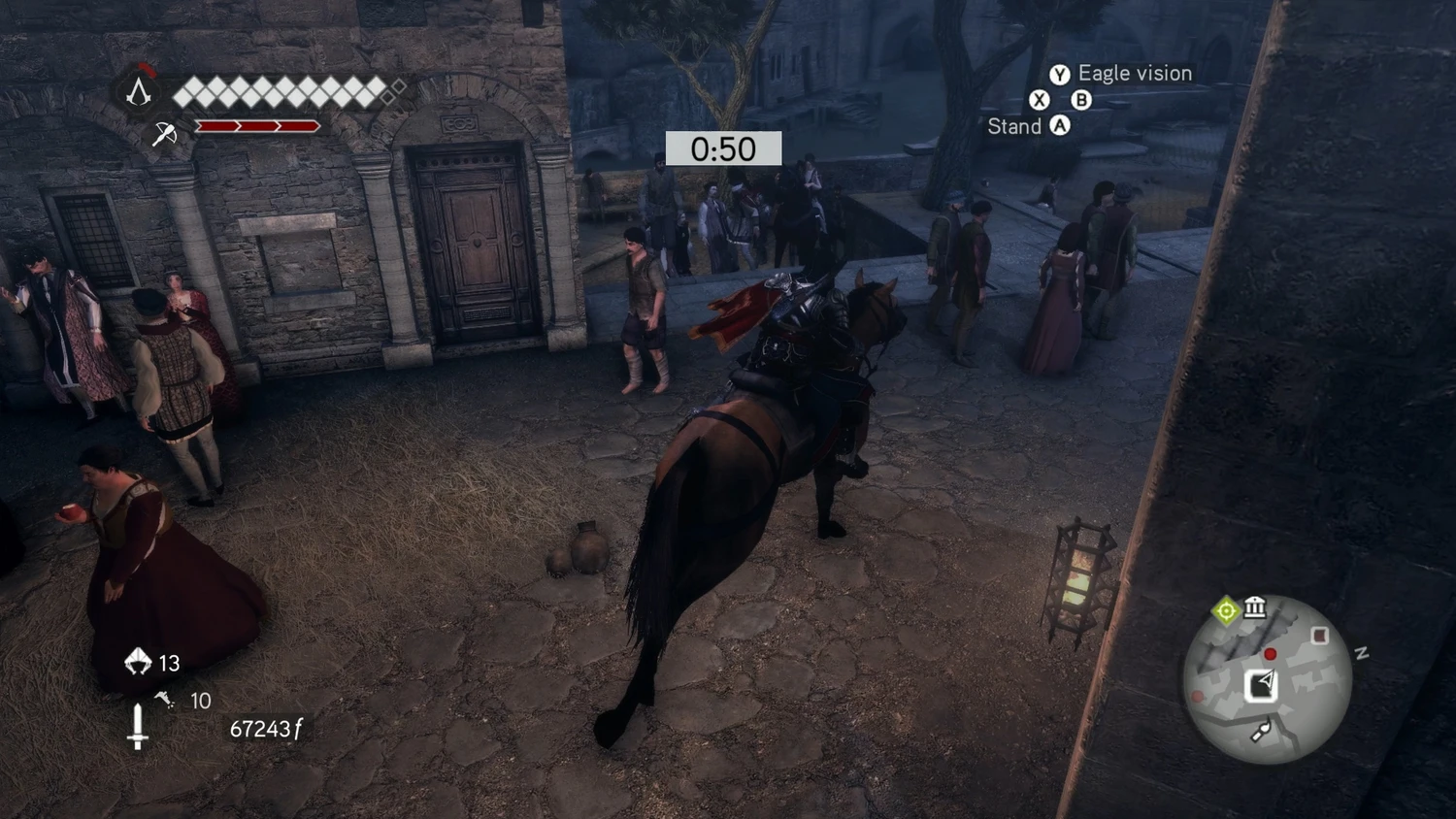Image resolution: width=1456 pixels, height=819 pixels.
Task: Click the green objective marker on minimap
Action: click(x=1226, y=610)
